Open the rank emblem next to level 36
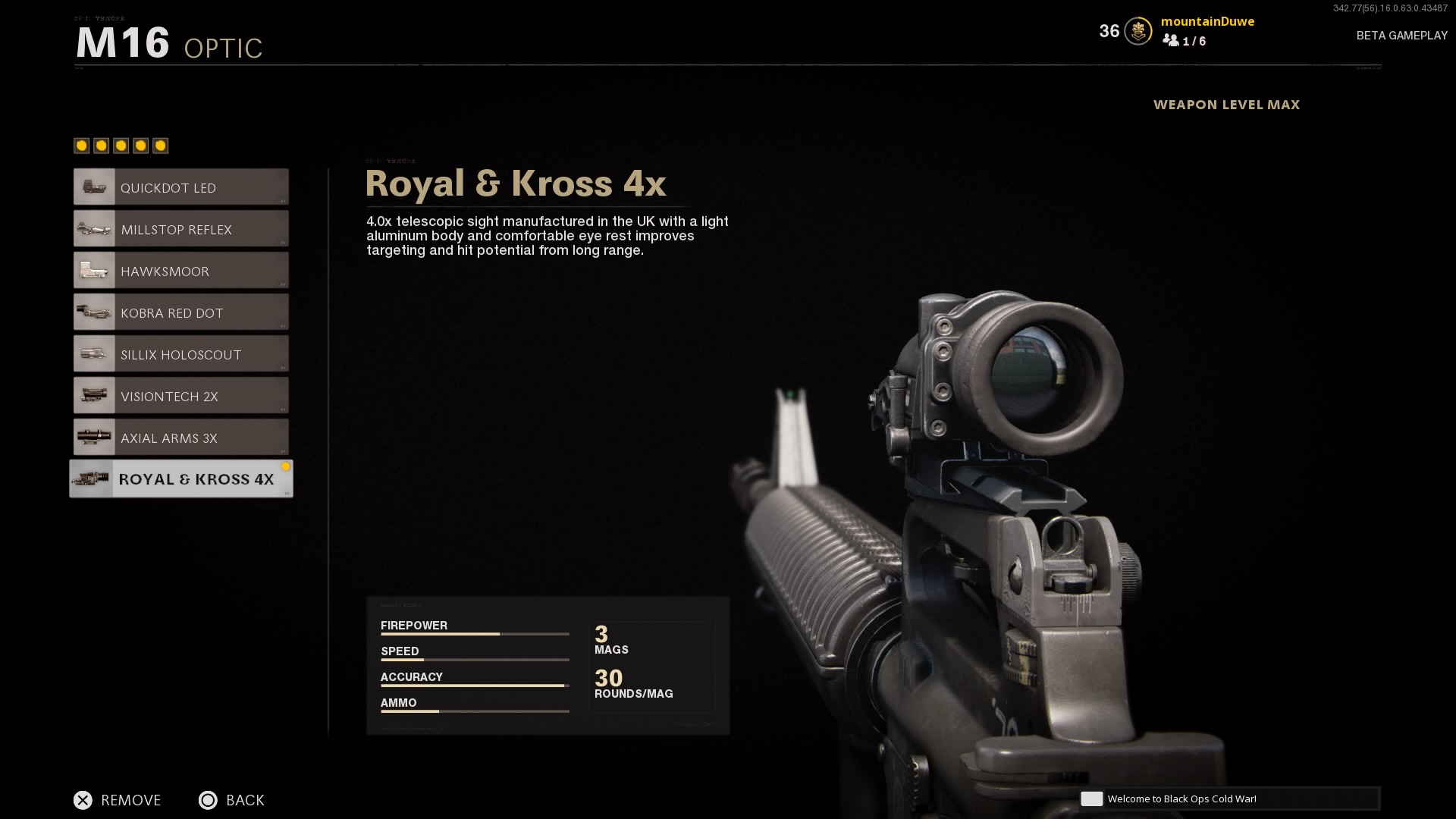1456x819 pixels. [1137, 32]
